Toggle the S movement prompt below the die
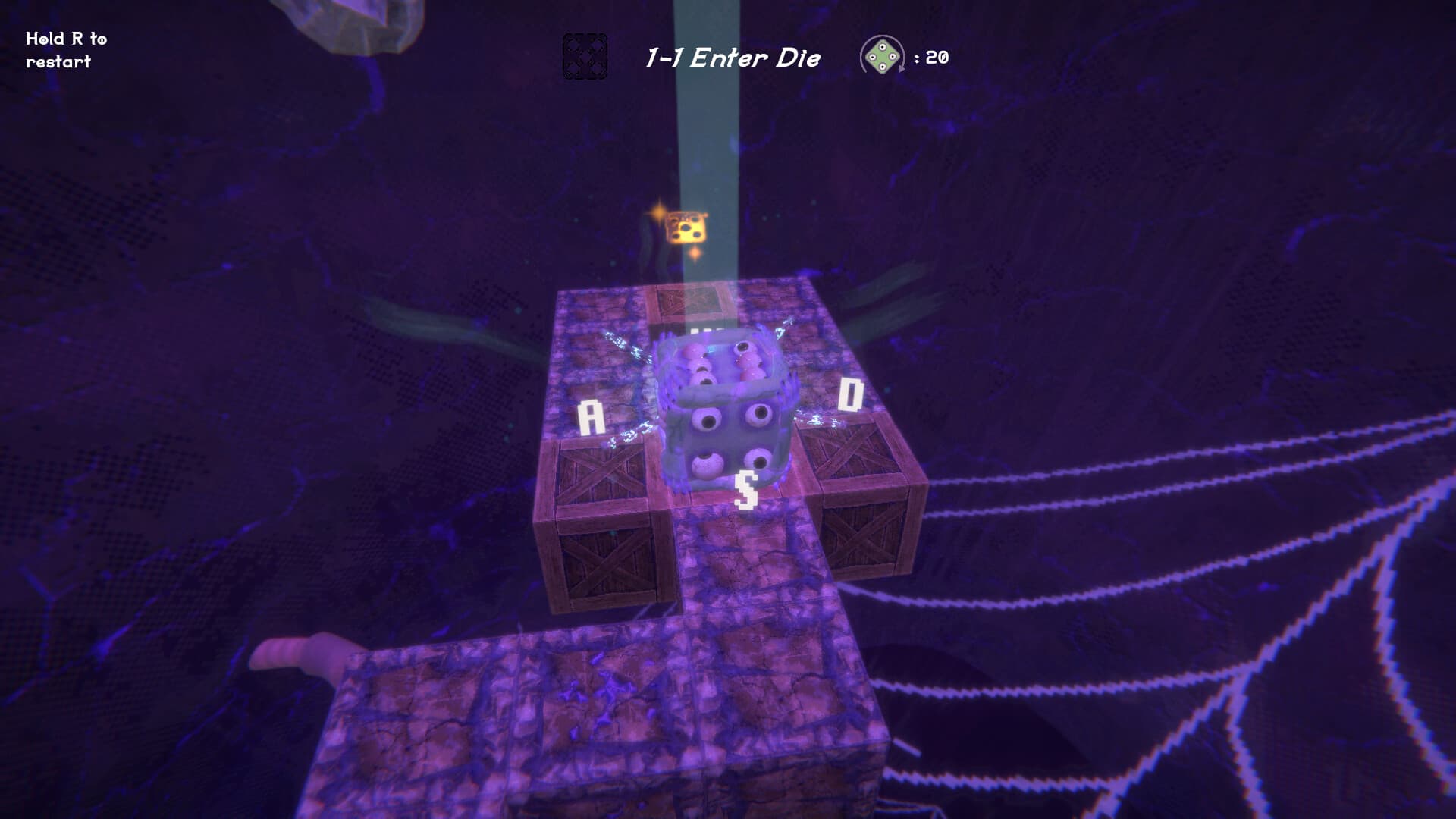 click(x=747, y=489)
